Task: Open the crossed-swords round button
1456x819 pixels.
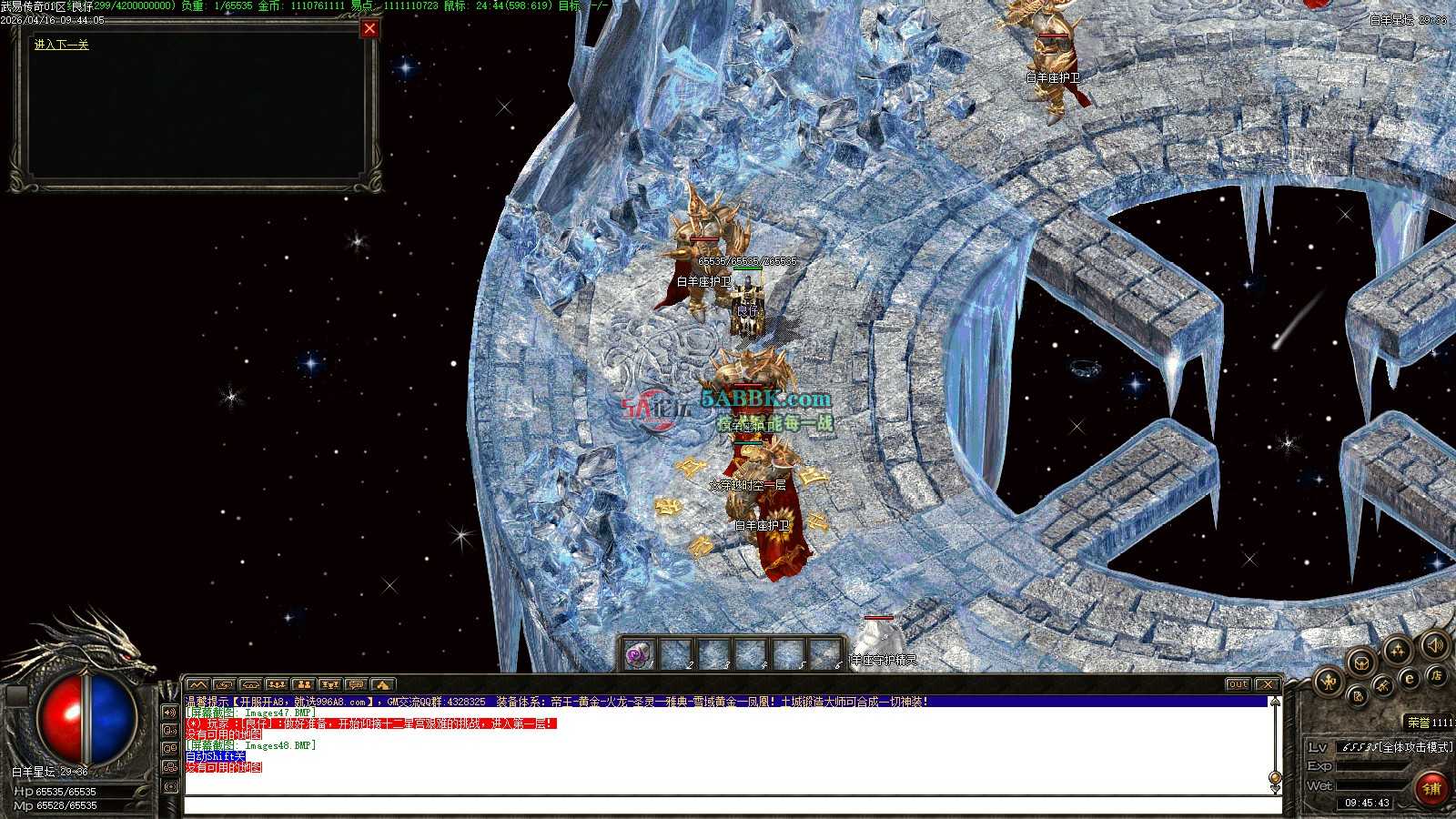Action: point(1382,684)
